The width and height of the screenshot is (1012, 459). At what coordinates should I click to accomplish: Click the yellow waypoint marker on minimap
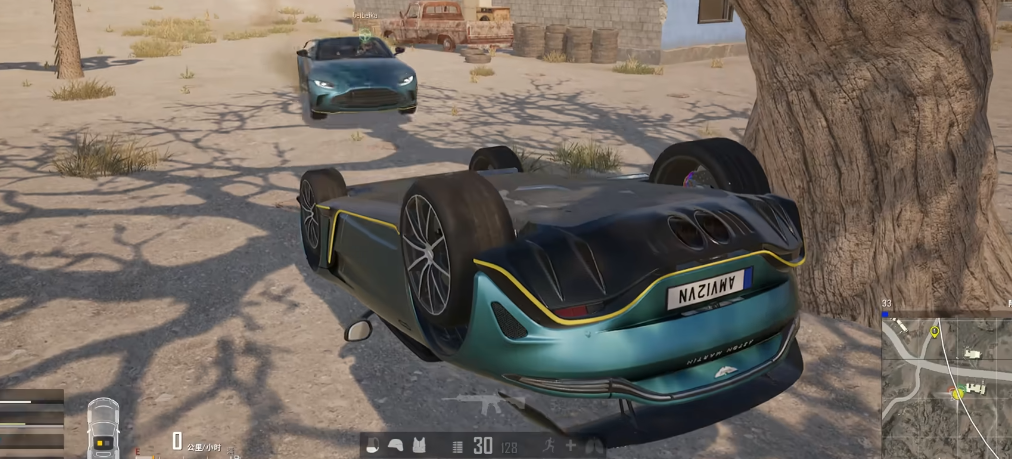click(x=934, y=331)
